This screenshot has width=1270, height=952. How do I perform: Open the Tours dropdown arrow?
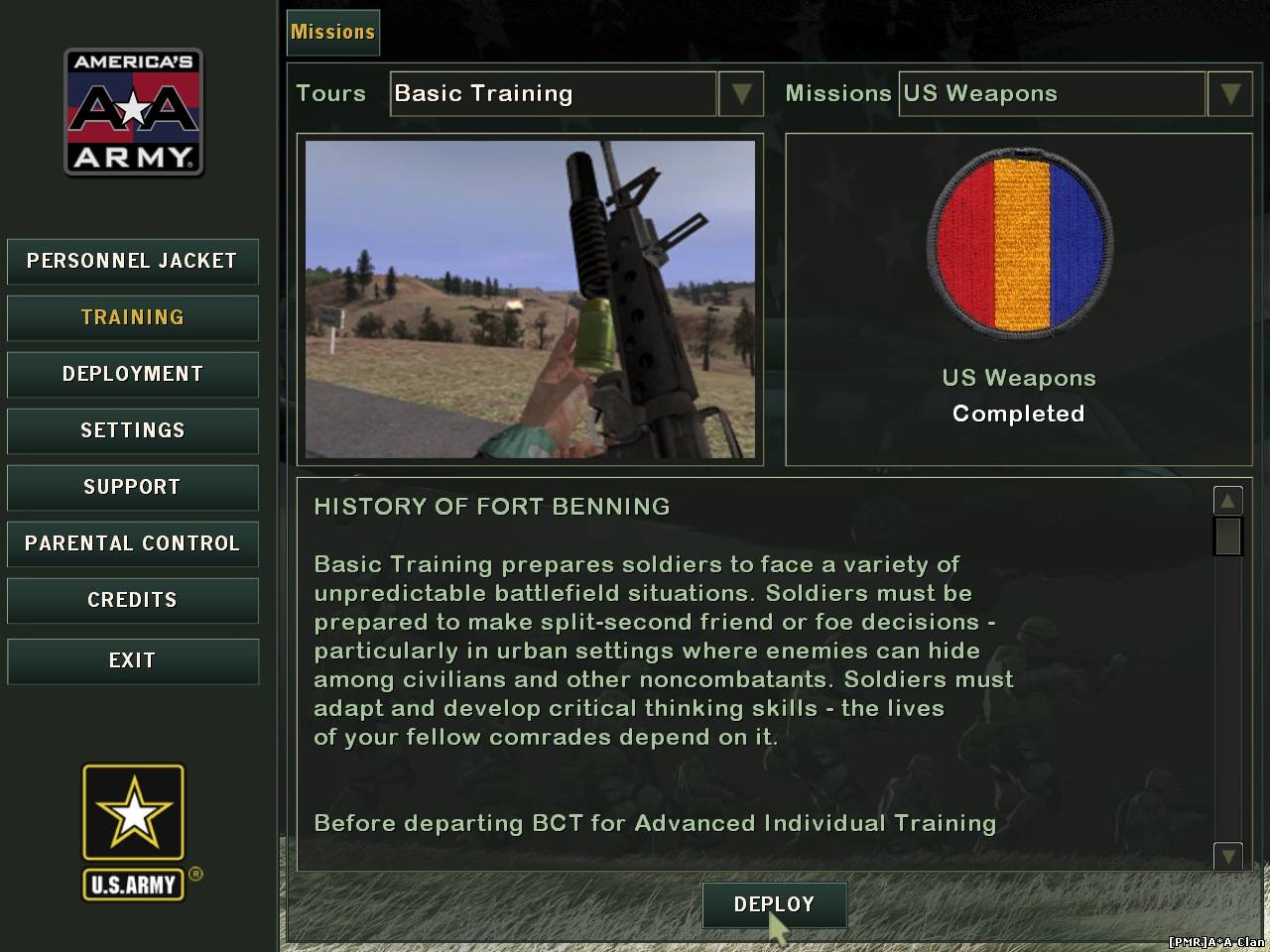[741, 94]
